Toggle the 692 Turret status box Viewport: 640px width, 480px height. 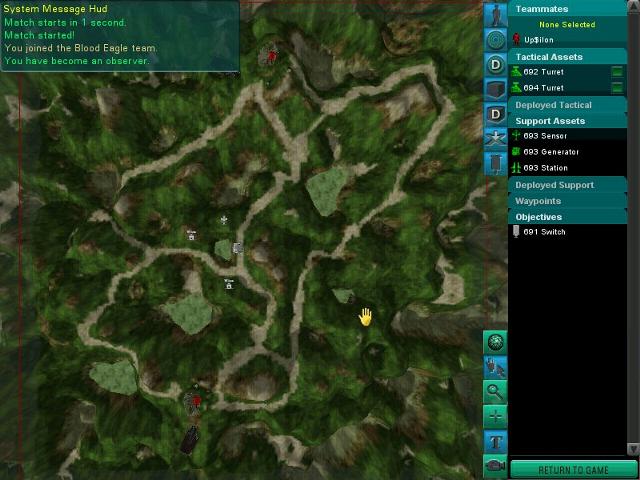click(x=617, y=73)
